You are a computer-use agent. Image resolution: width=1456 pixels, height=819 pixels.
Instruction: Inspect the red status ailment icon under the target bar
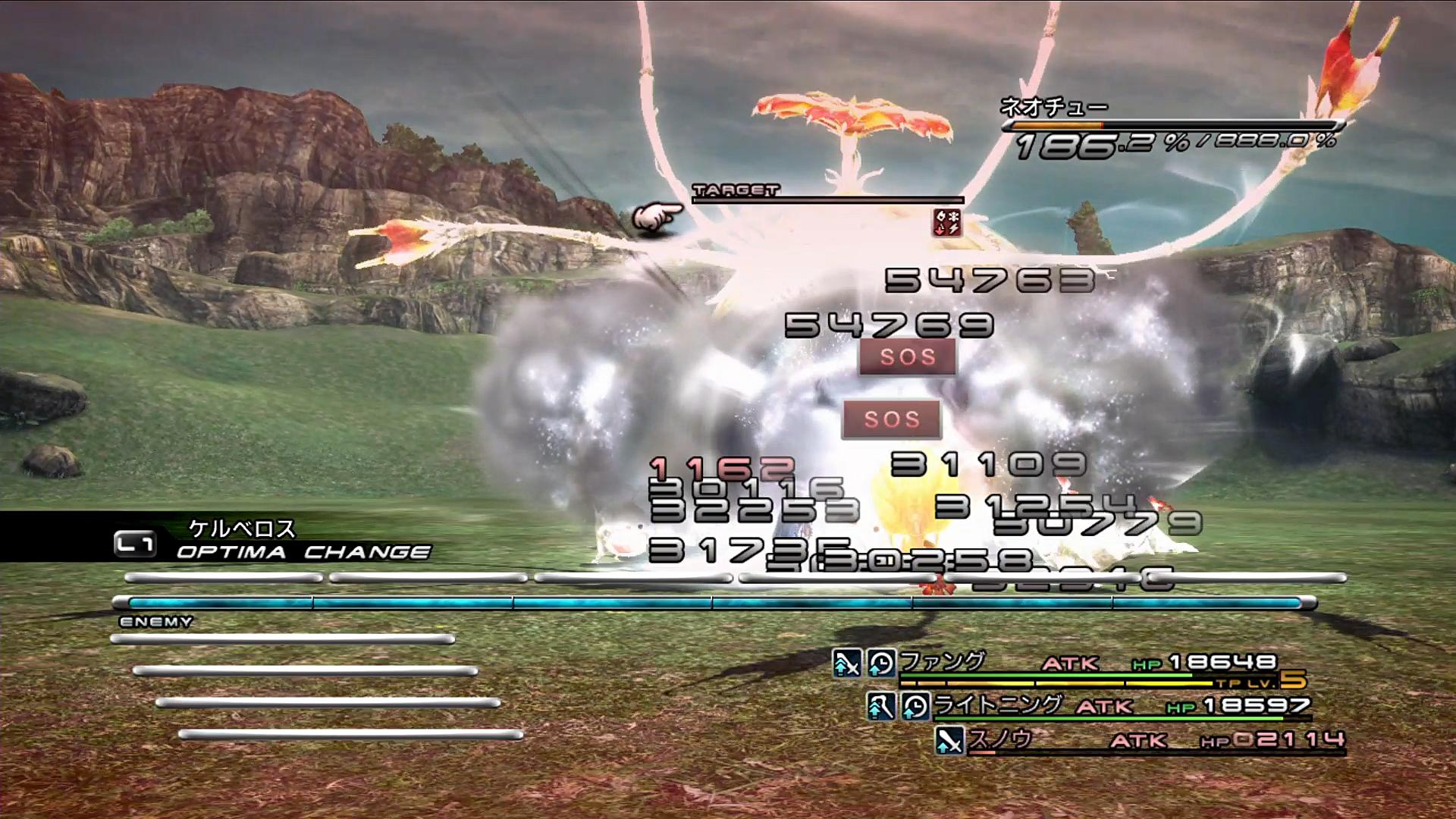point(947,223)
